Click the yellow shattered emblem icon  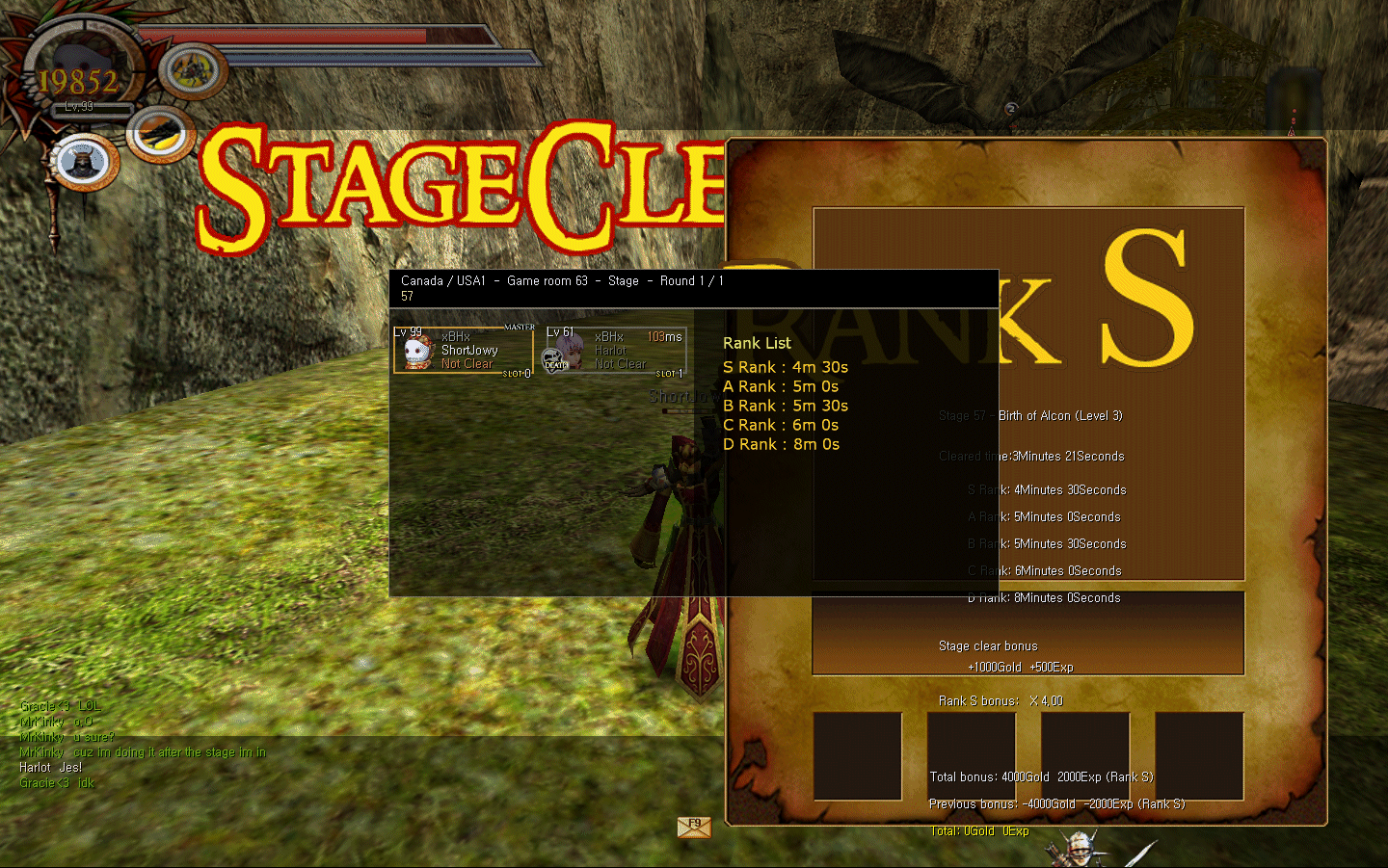coord(194,69)
